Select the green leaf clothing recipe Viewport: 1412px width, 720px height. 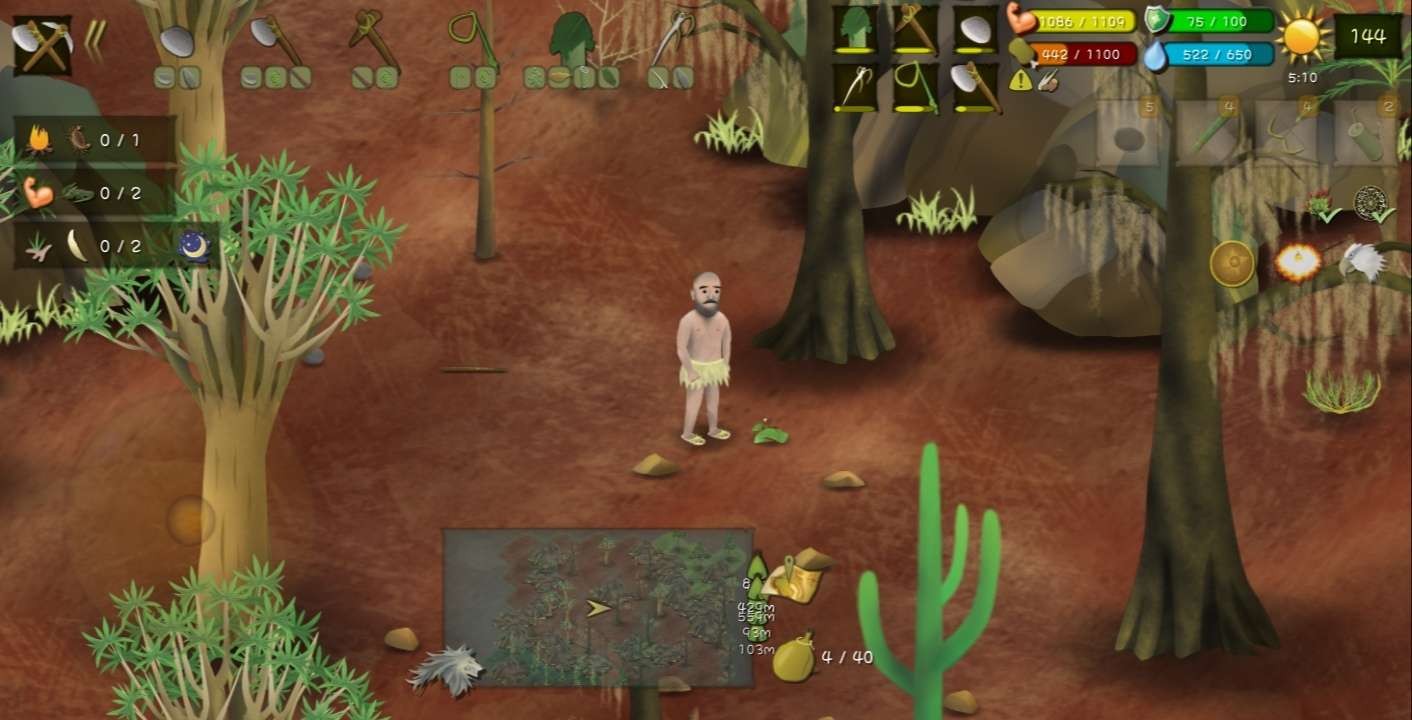pos(571,38)
